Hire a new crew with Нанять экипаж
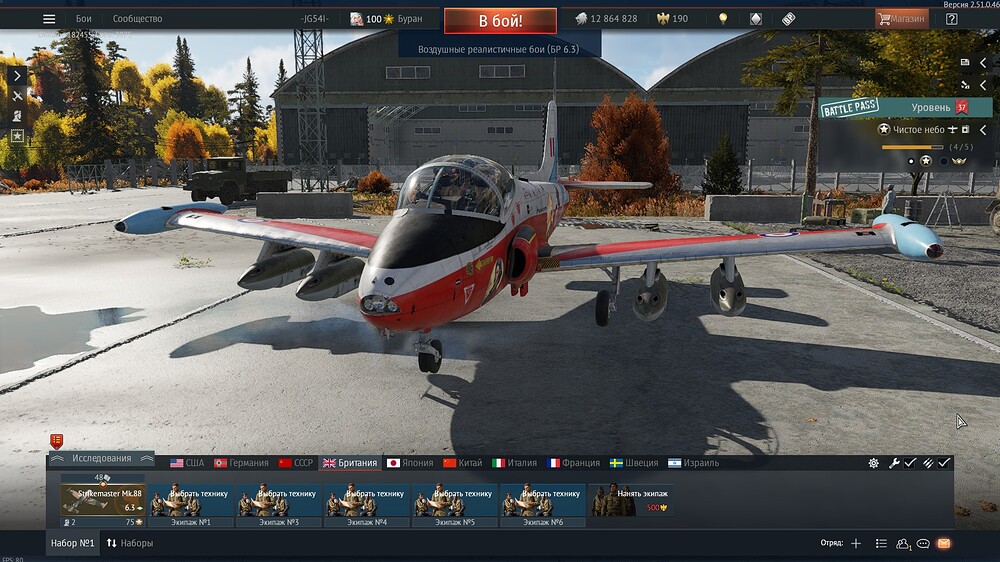Image resolution: width=1000 pixels, height=562 pixels. (x=630, y=500)
